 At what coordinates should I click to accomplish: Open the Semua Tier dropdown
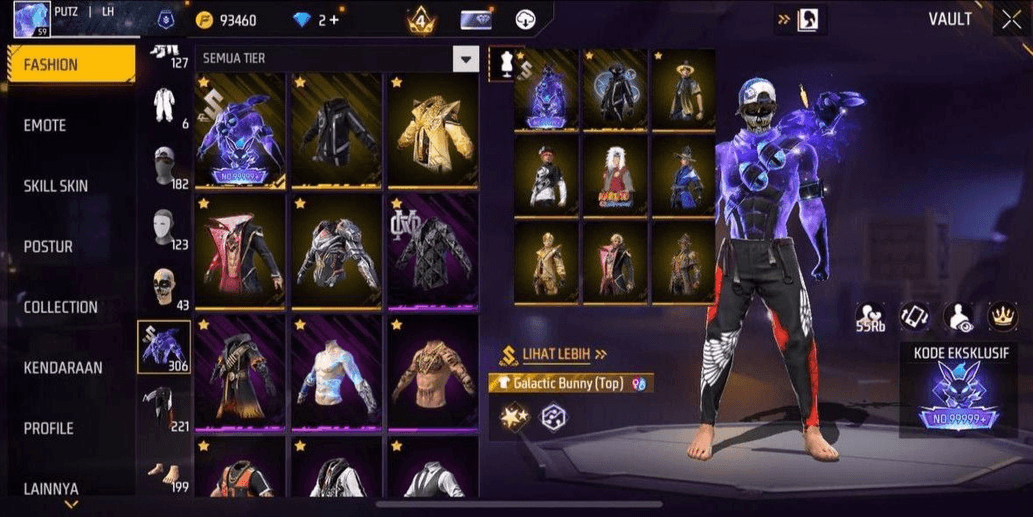[465, 59]
